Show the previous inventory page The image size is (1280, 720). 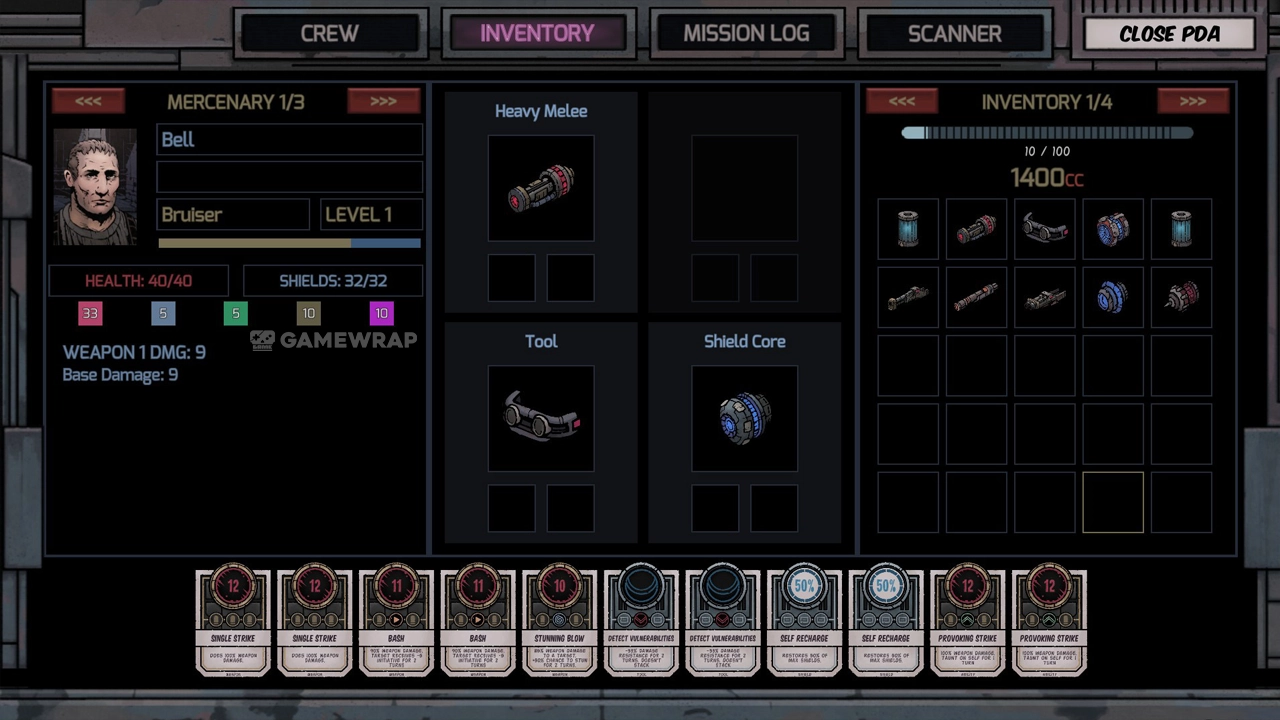(901, 101)
